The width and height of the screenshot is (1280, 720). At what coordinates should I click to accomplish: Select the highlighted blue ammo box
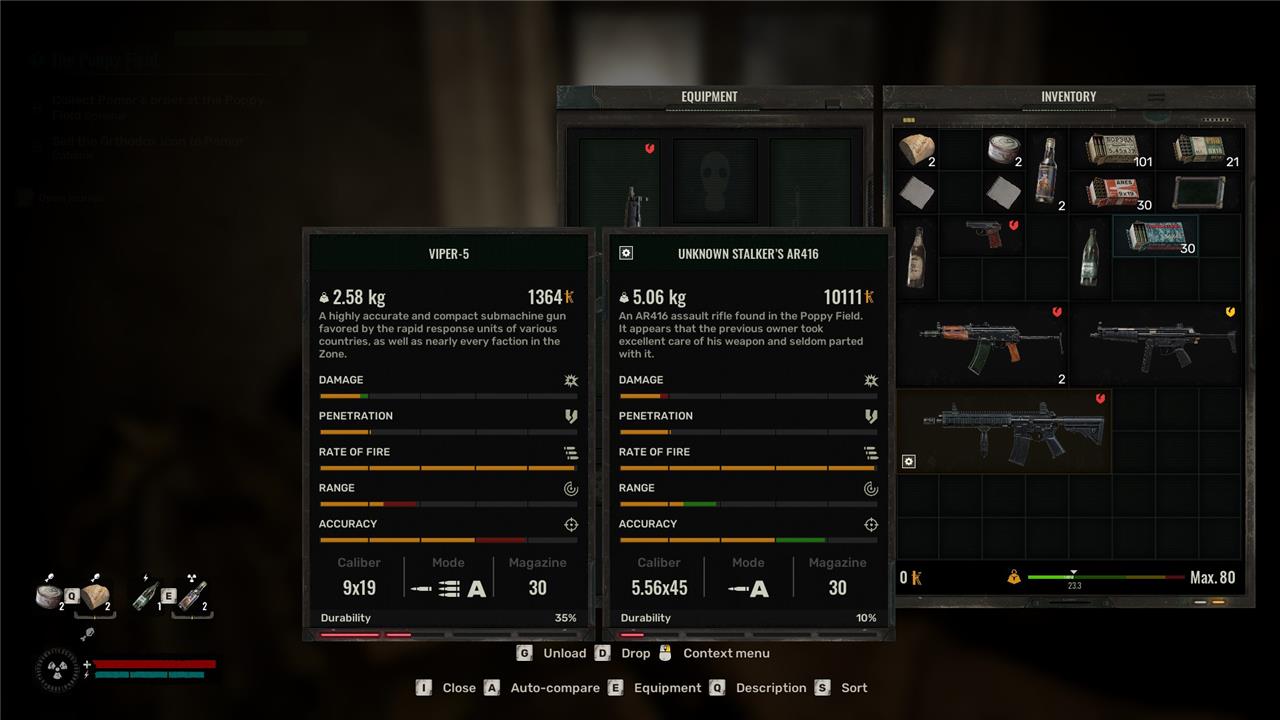[1155, 237]
